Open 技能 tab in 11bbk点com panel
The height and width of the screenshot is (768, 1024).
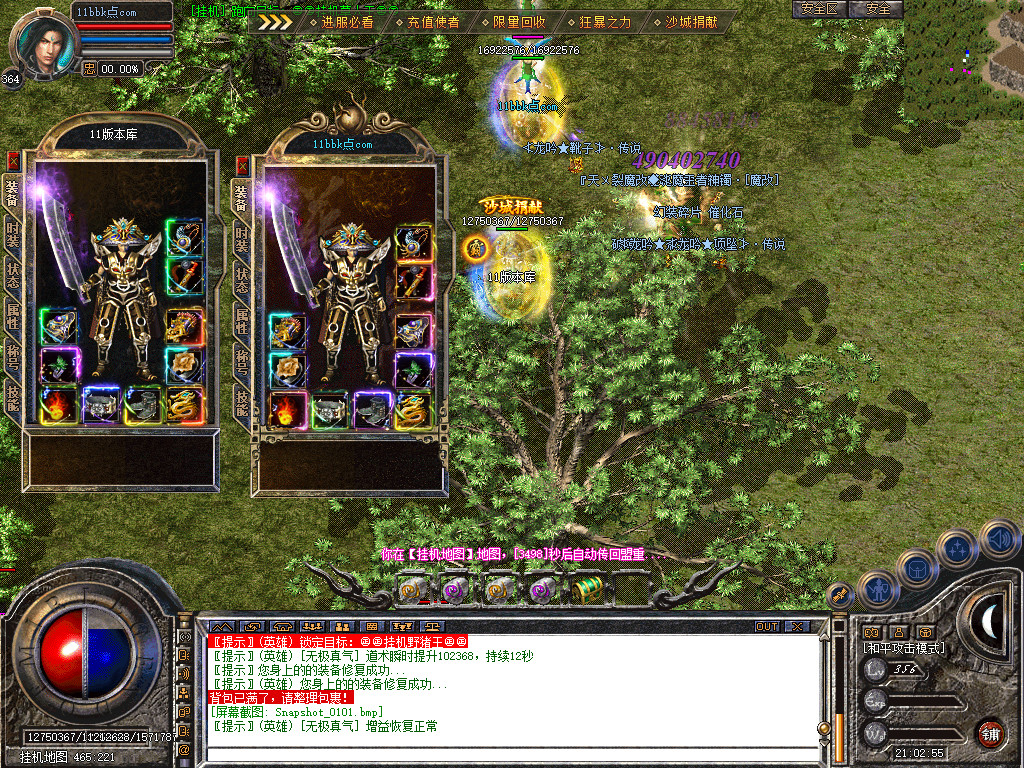[x=241, y=403]
